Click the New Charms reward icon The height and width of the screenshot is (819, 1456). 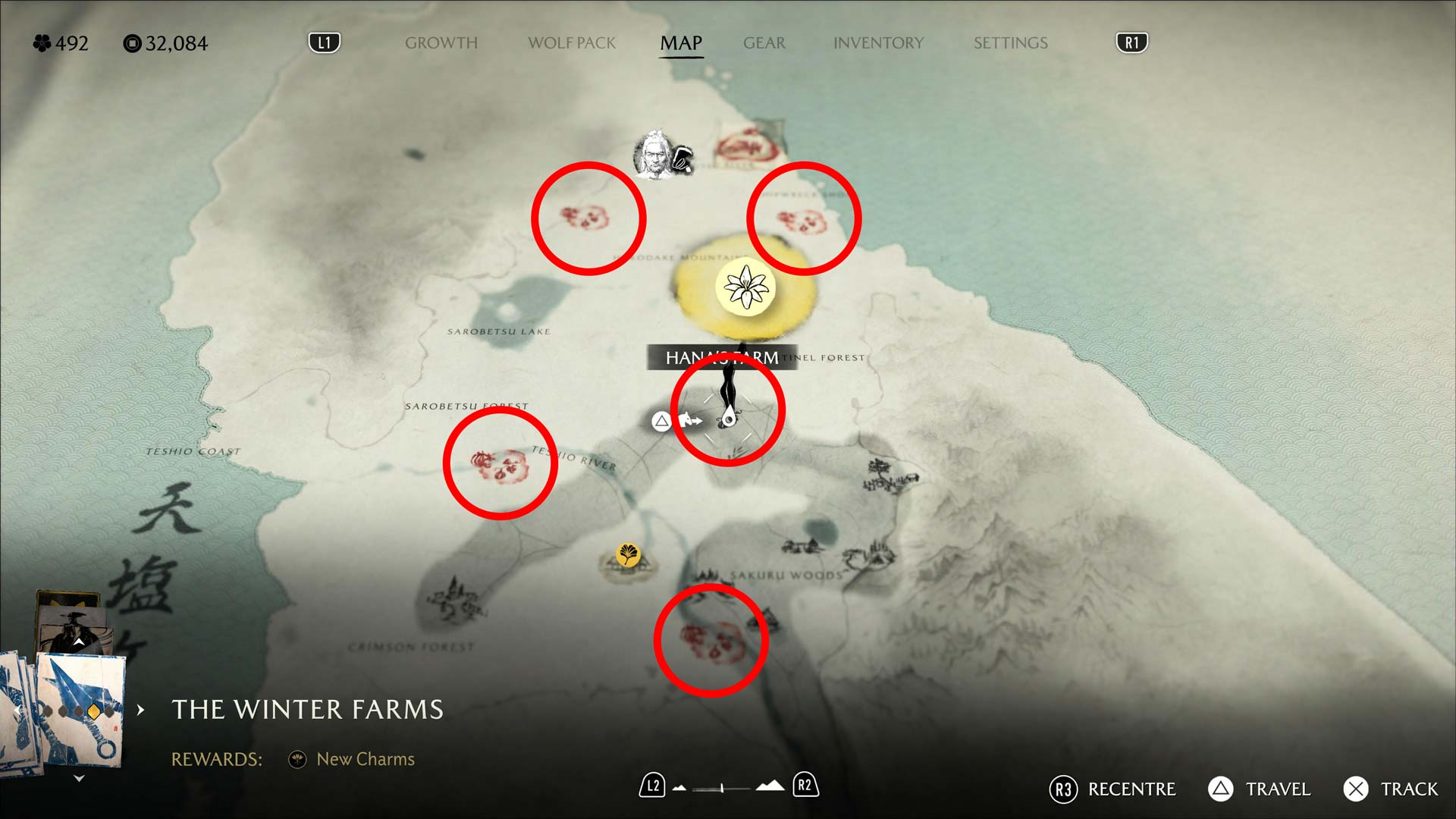(x=297, y=759)
